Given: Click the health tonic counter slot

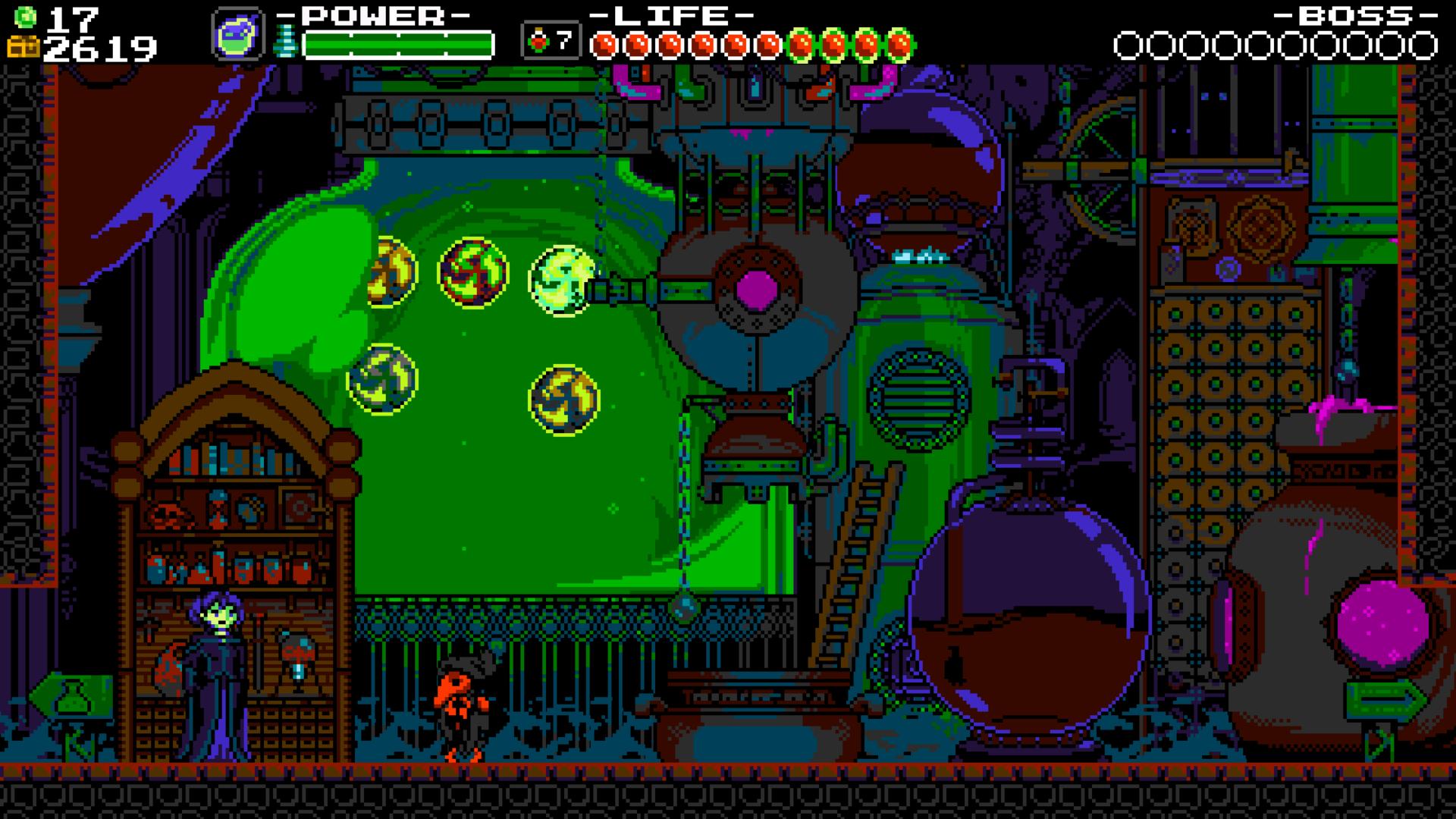Looking at the screenshot, I should [x=551, y=41].
